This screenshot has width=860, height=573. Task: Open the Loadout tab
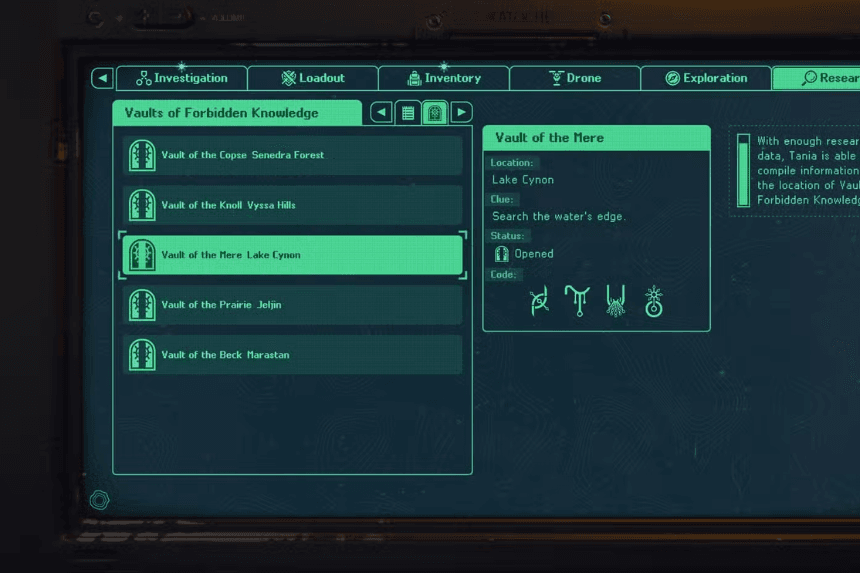(x=313, y=78)
